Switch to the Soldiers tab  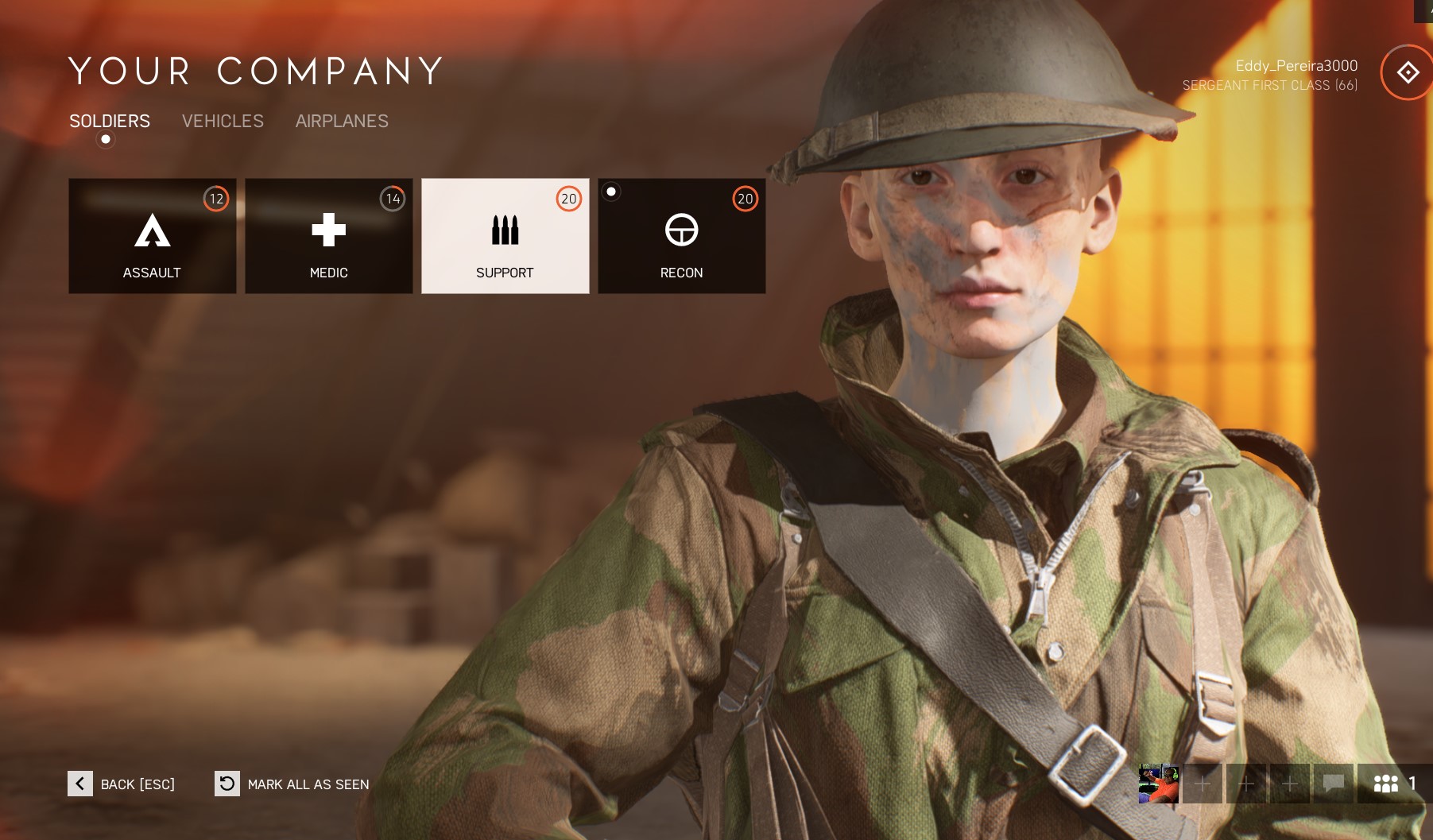click(x=110, y=121)
